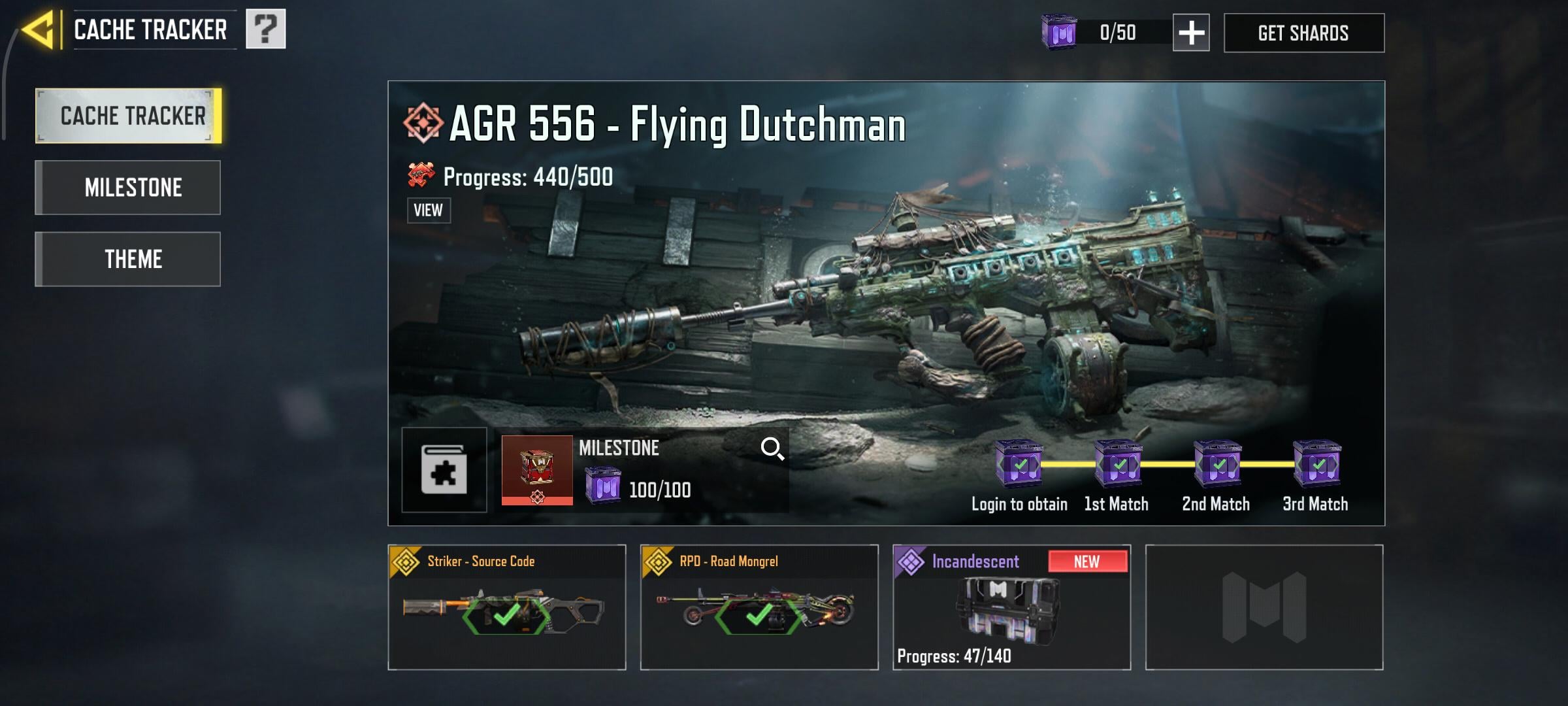Select the Cache Tracker tab
This screenshot has width=1568, height=706.
click(x=129, y=116)
